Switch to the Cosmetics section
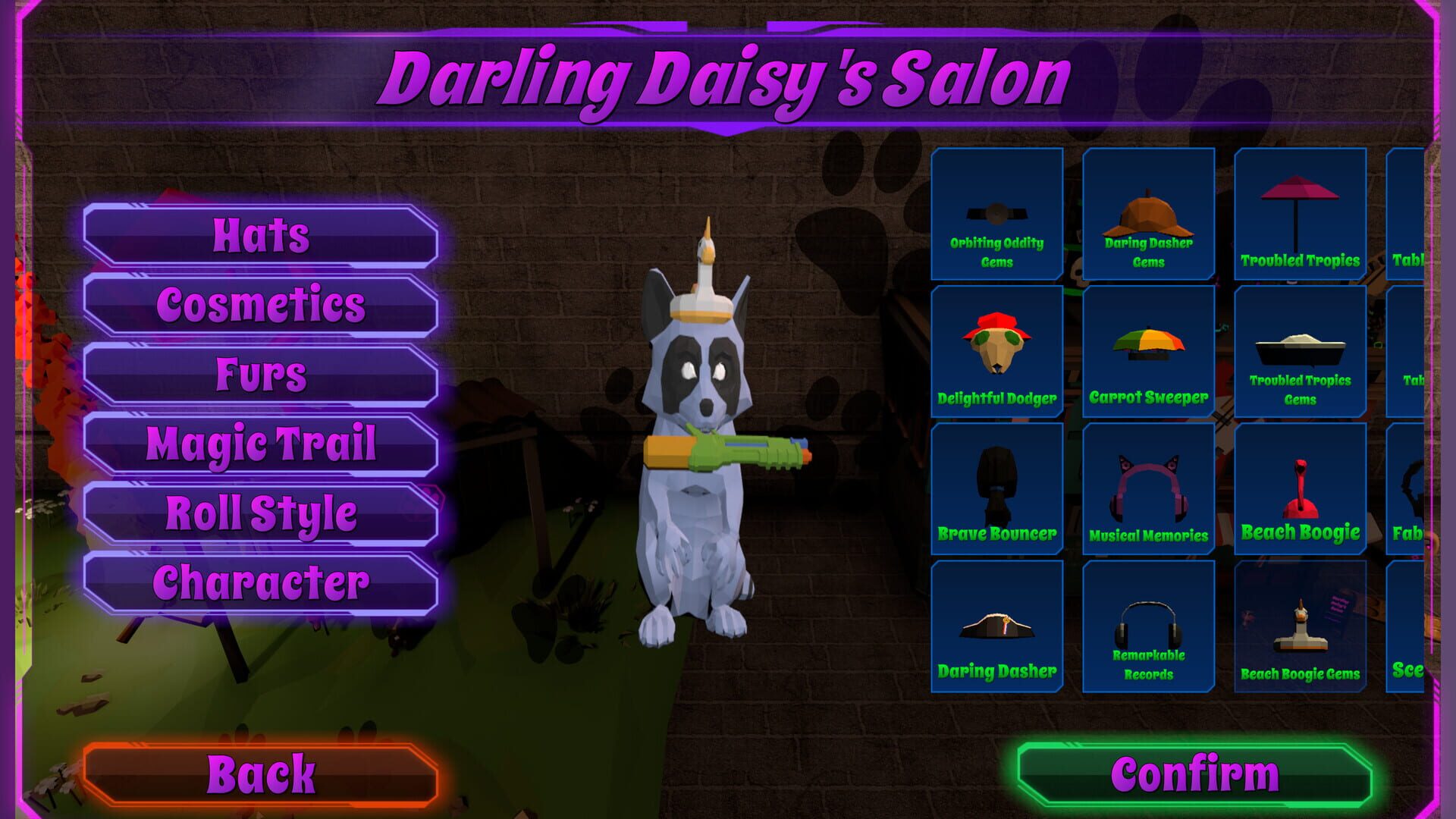The image size is (1456, 819). 262,306
